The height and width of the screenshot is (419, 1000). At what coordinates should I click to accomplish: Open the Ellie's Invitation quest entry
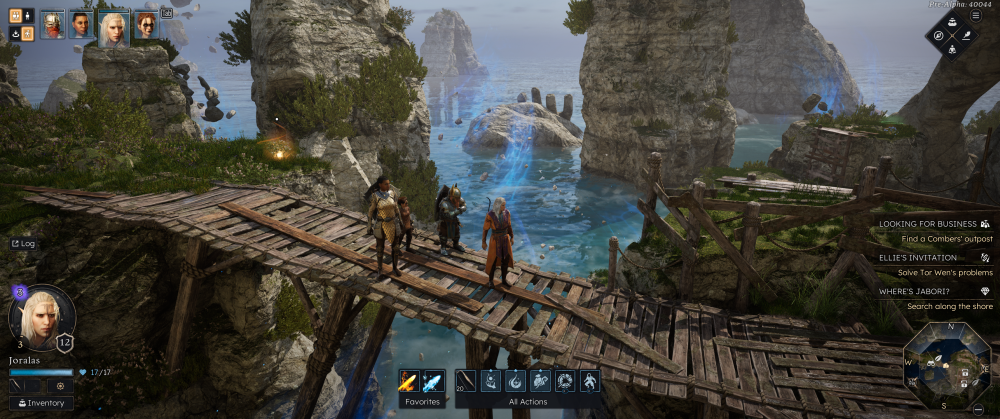tap(930, 257)
